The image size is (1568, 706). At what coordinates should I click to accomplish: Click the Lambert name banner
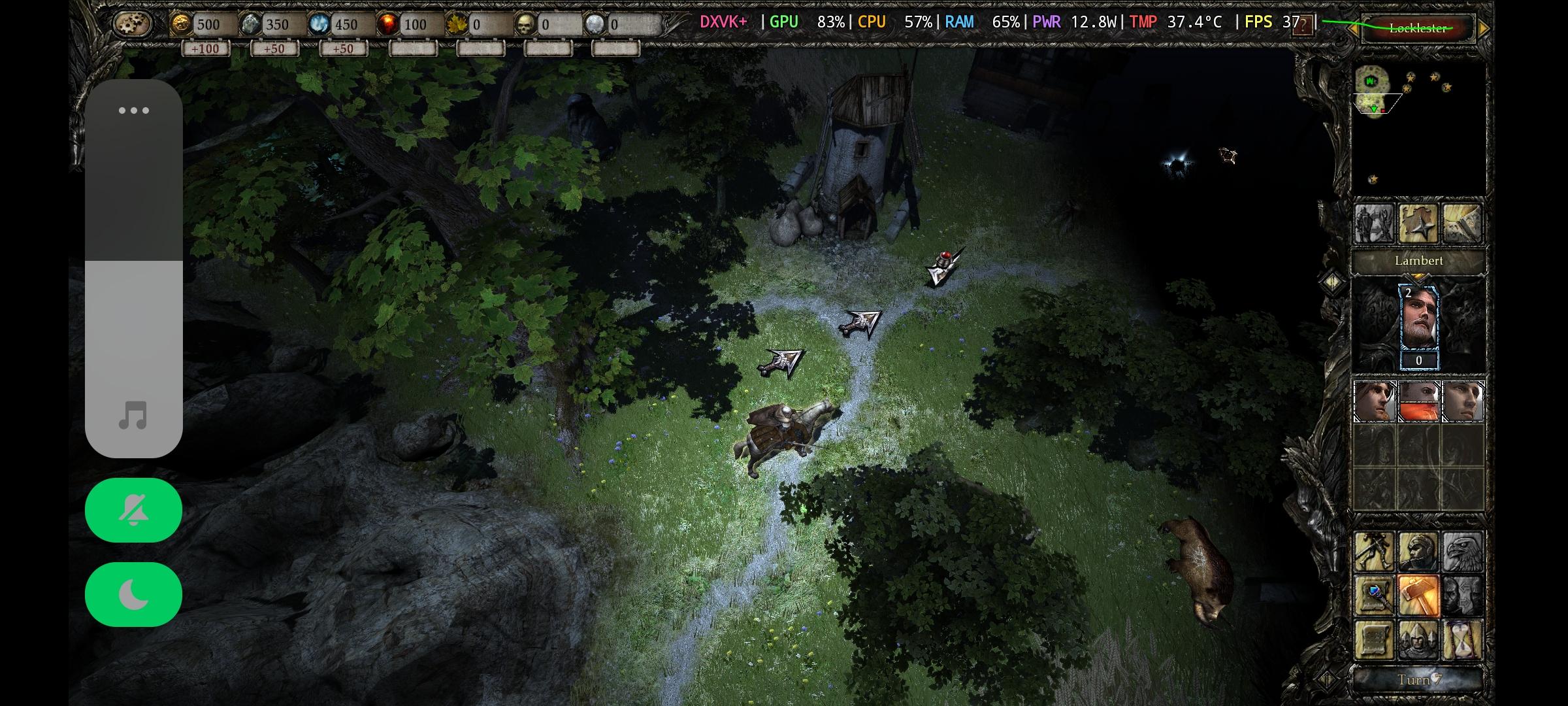pyautogui.click(x=1418, y=261)
